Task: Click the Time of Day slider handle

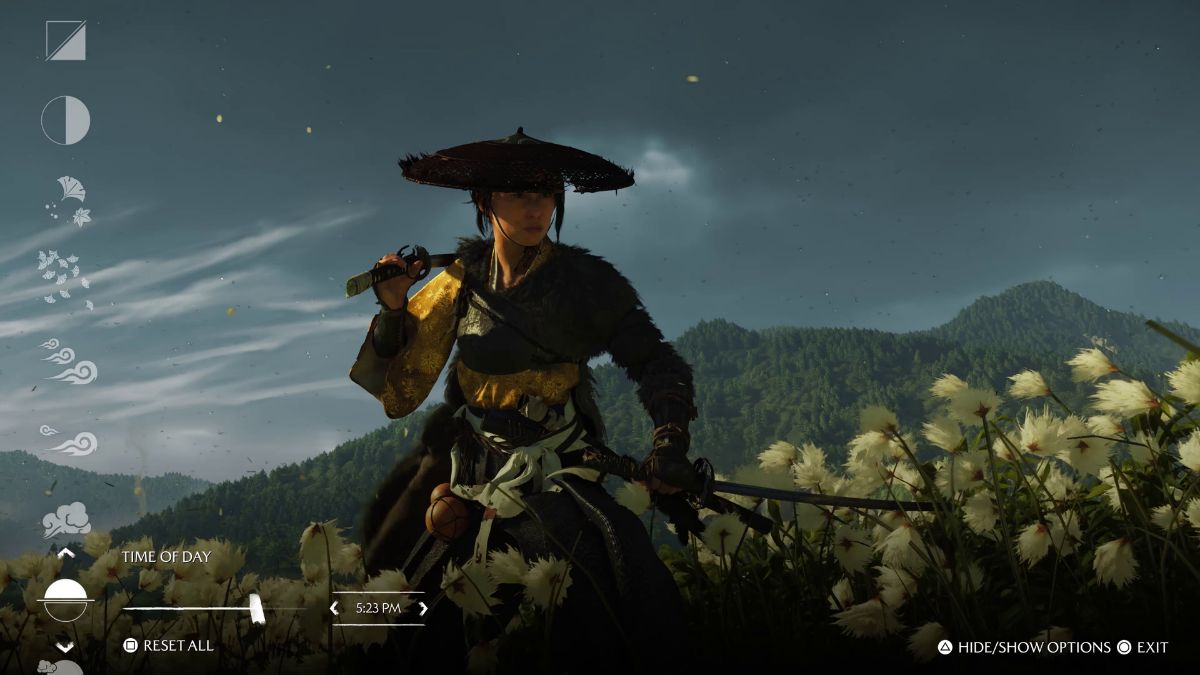Action: point(256,608)
